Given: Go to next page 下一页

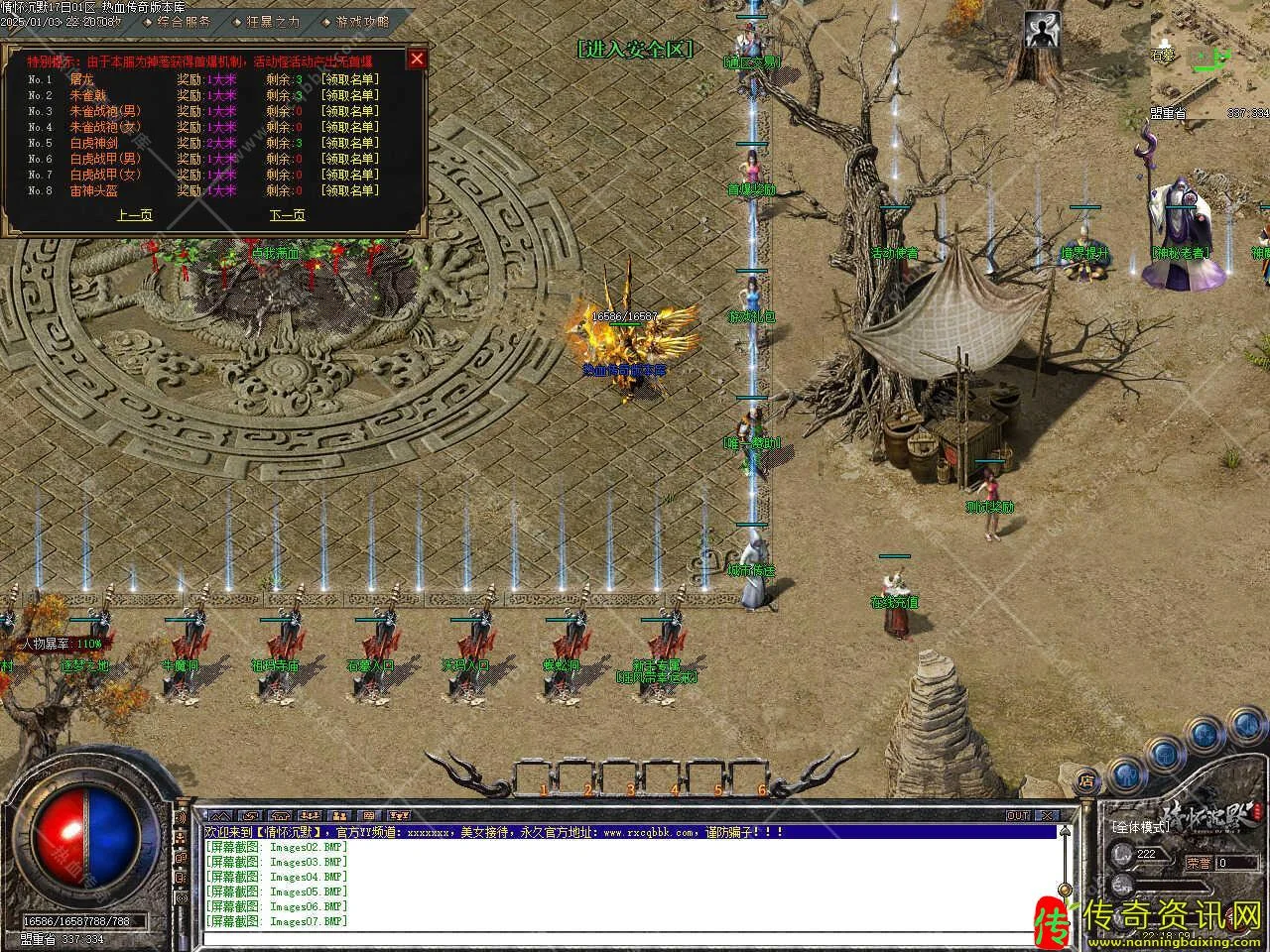Looking at the screenshot, I should [287, 215].
